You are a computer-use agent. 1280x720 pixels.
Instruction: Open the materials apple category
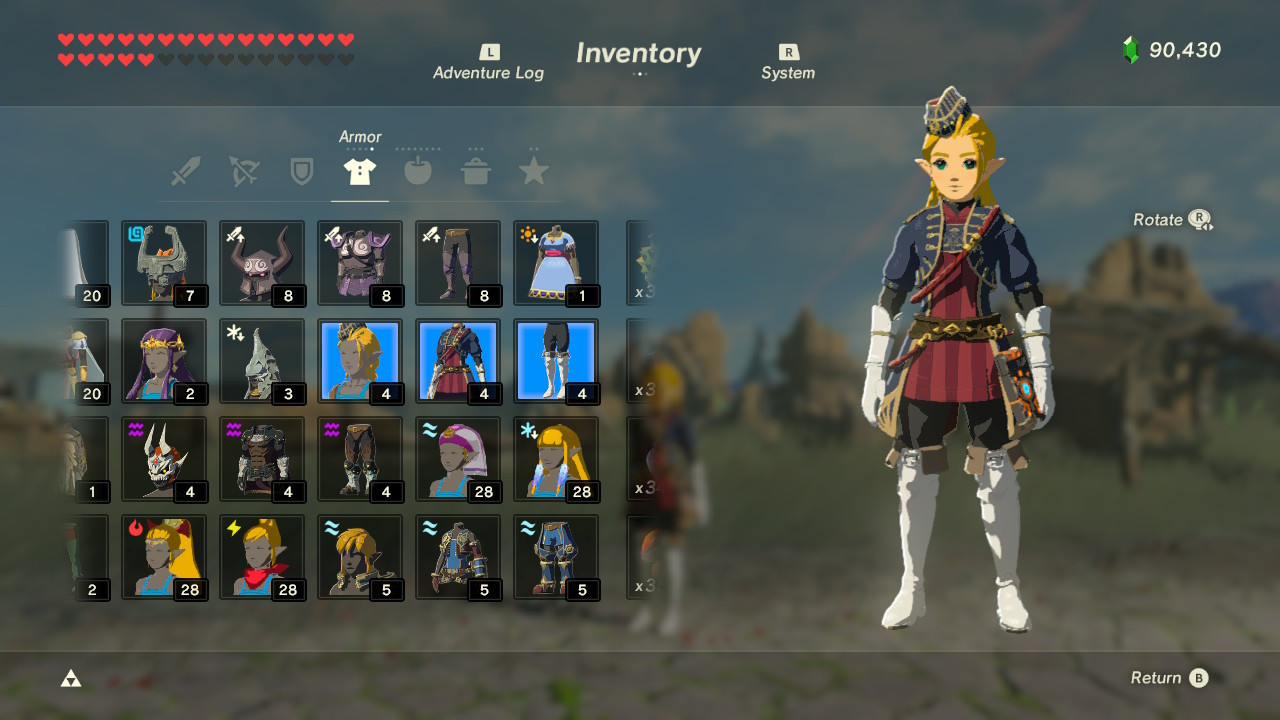pyautogui.click(x=417, y=170)
